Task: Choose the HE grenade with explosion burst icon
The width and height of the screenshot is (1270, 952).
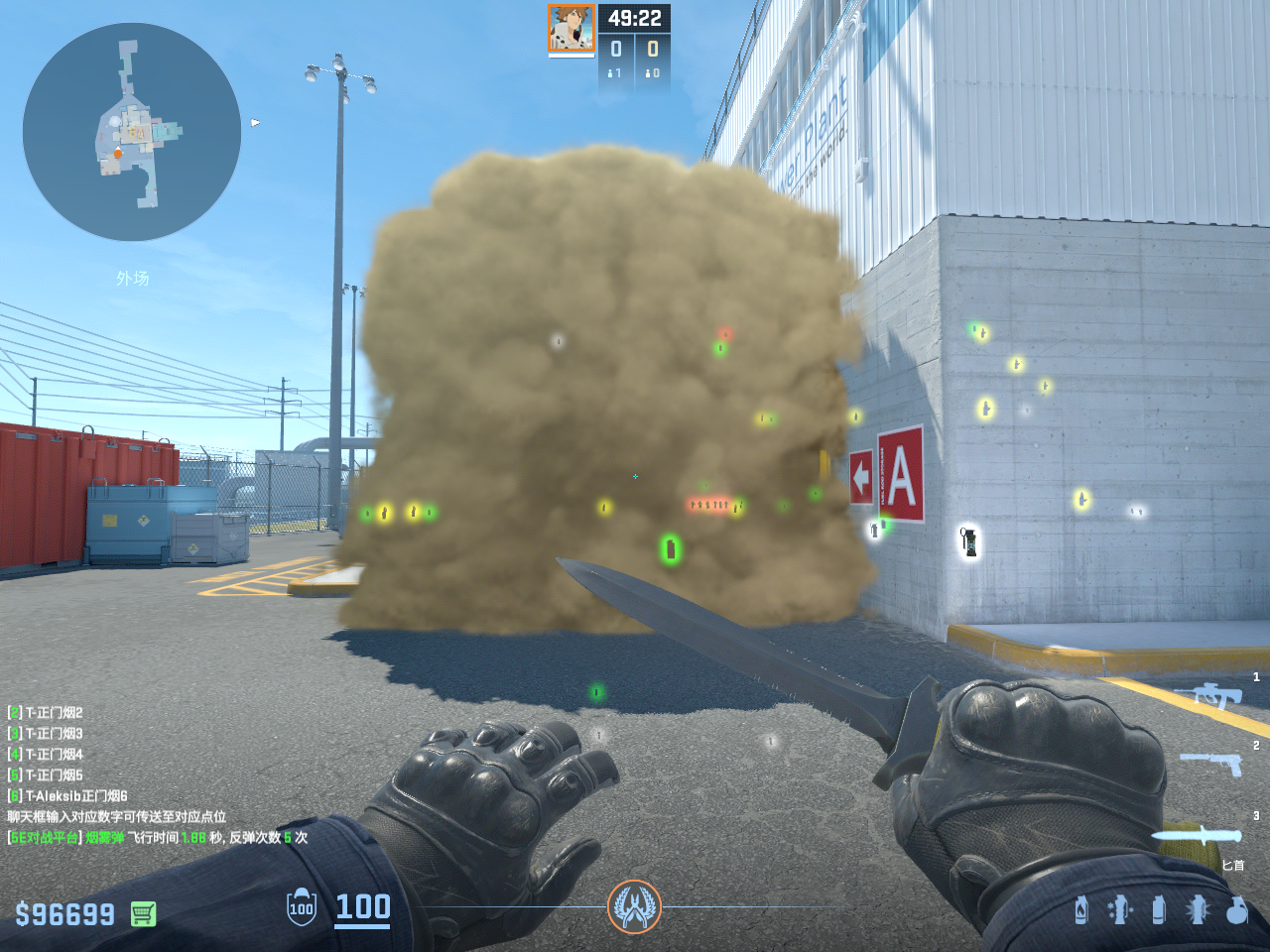Action: 1198,909
